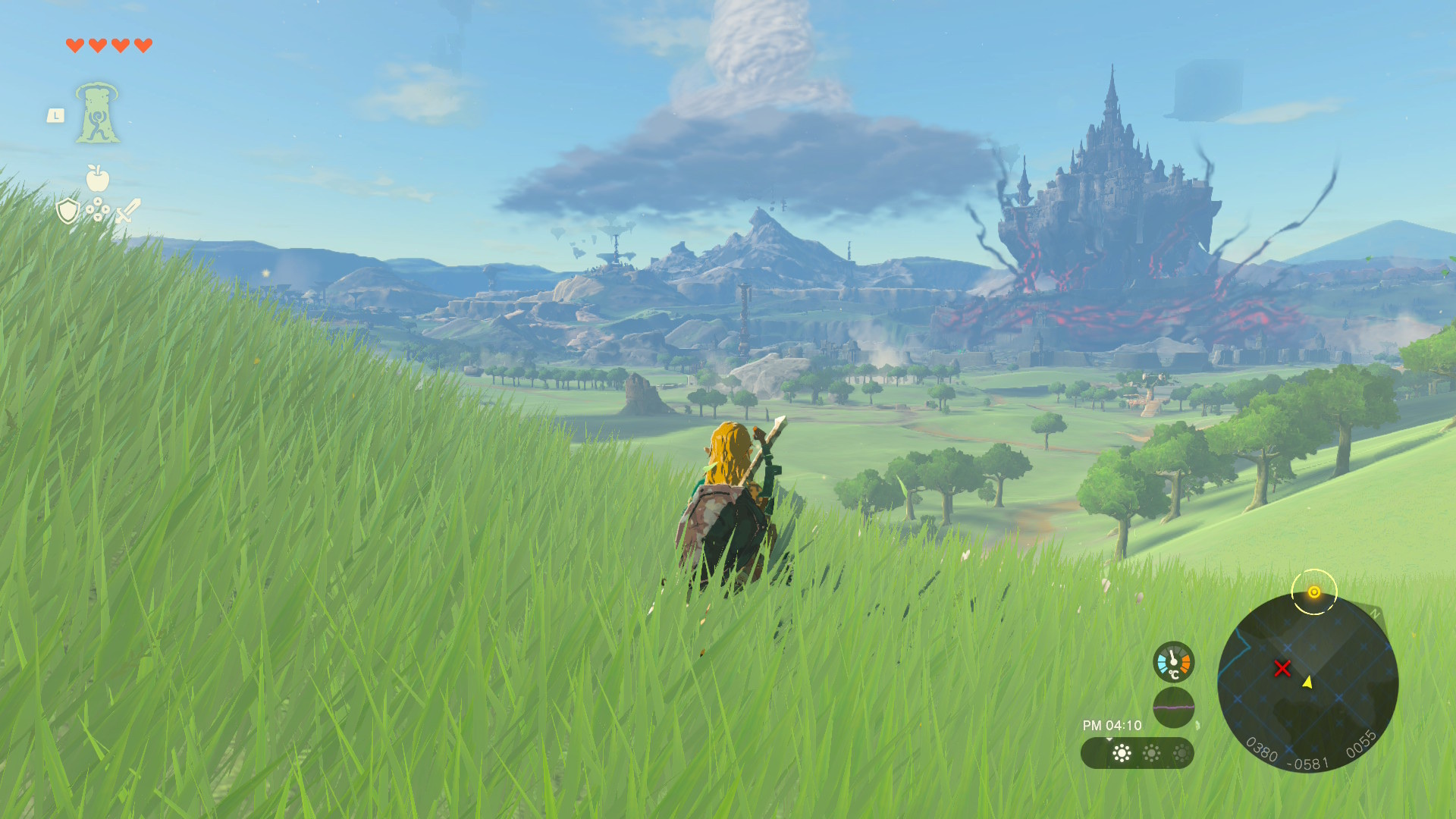Check the °C temperature gauge
This screenshot has width=1456, height=819.
pyautogui.click(x=1173, y=662)
